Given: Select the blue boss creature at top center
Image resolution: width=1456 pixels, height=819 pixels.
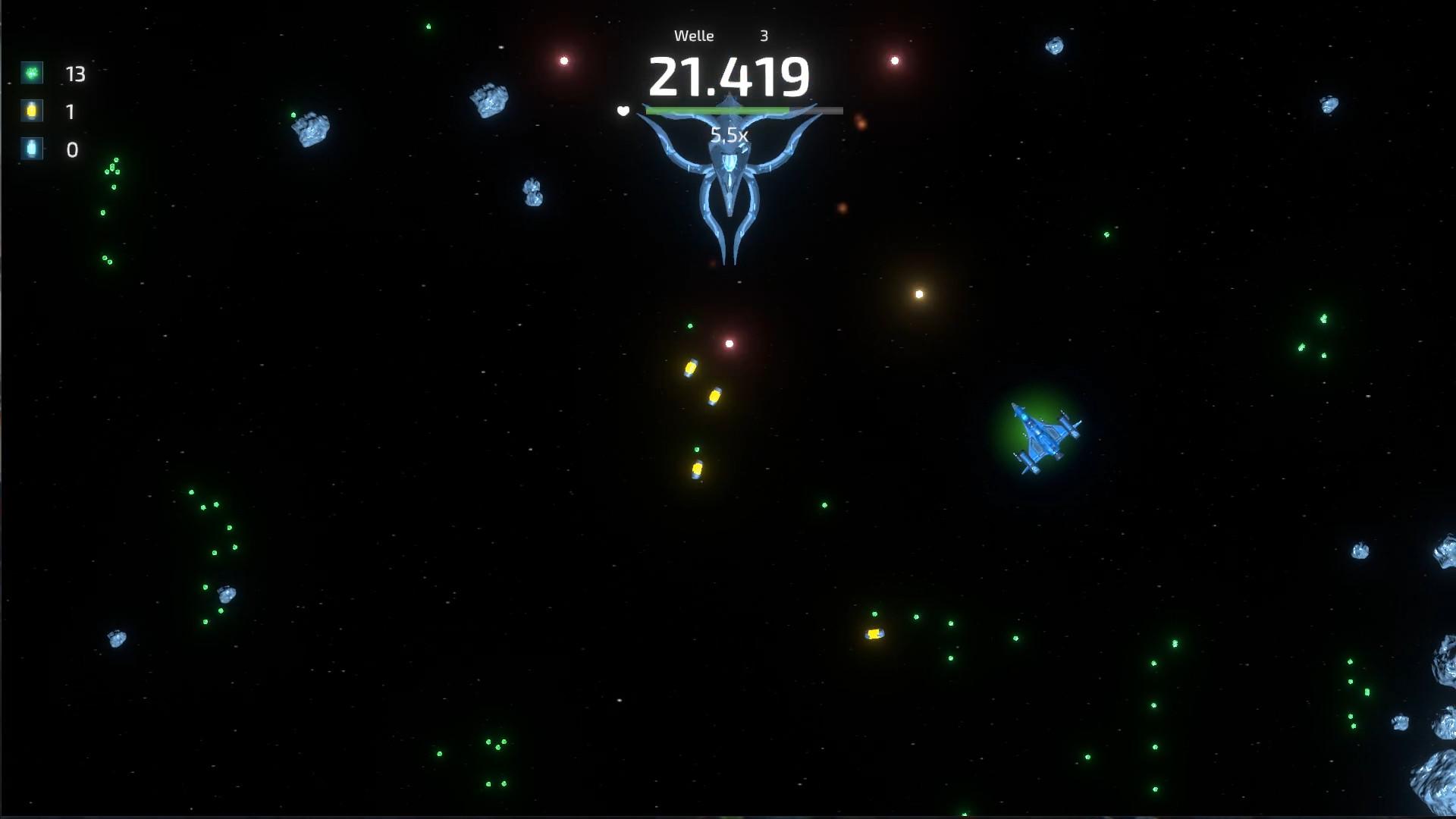Looking at the screenshot, I should [x=730, y=182].
